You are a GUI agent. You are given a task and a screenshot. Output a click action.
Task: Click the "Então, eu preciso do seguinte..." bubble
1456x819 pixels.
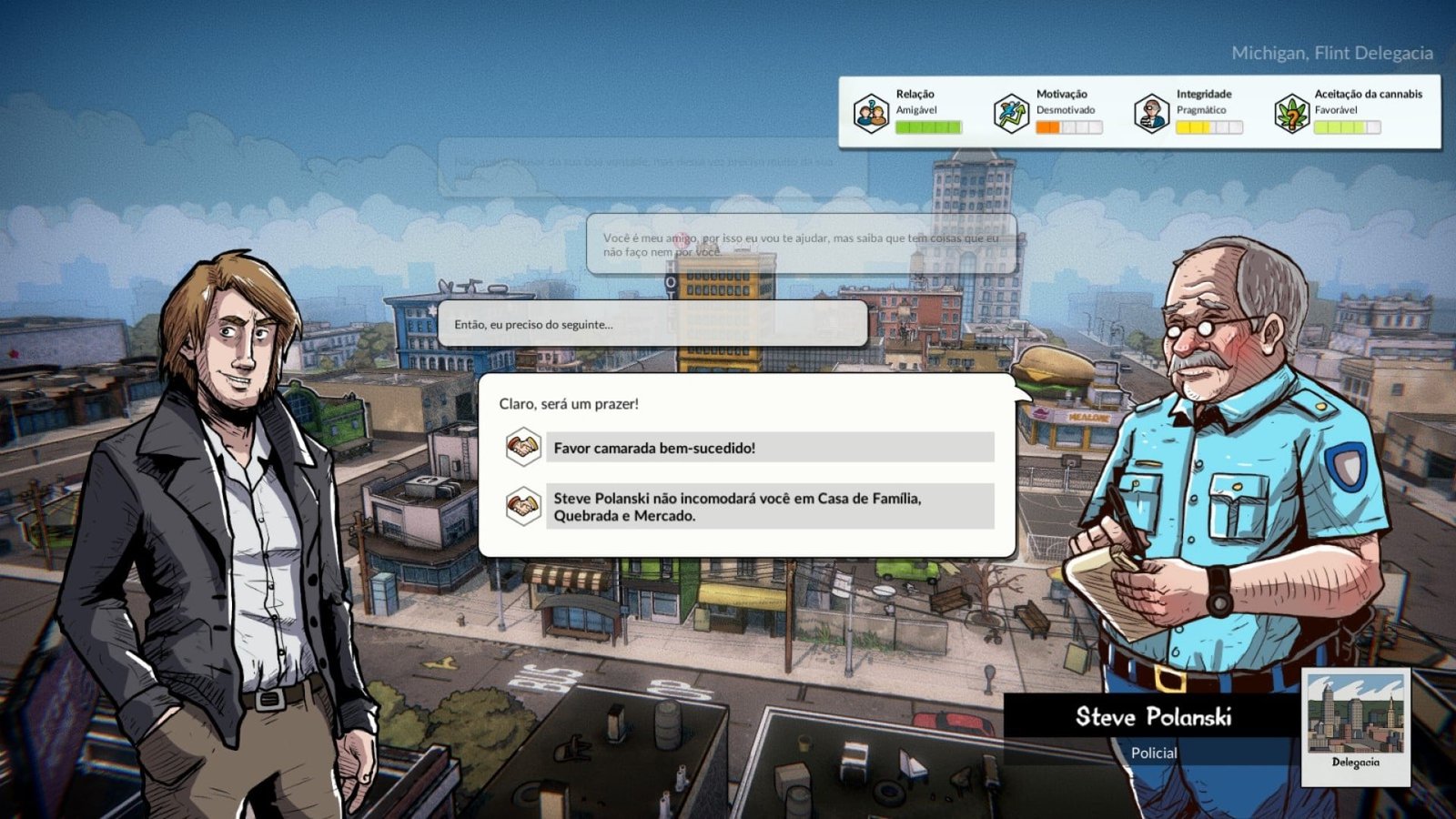click(652, 325)
